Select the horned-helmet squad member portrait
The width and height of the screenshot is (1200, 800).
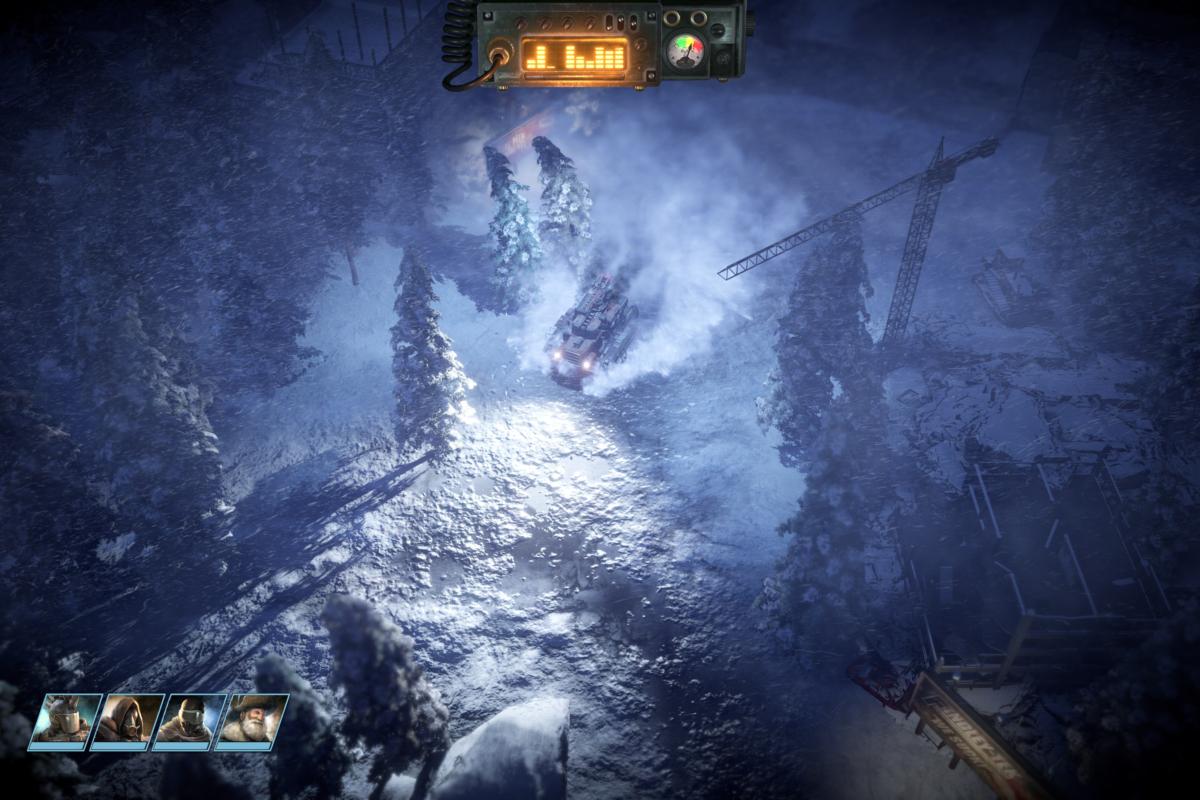click(66, 720)
